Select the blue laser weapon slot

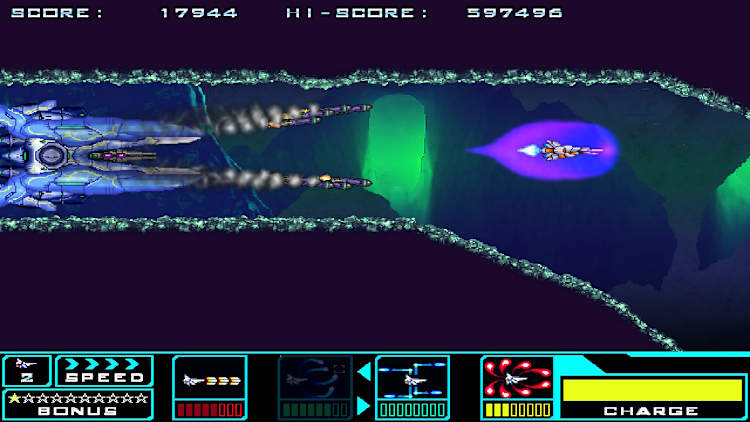coord(413,380)
